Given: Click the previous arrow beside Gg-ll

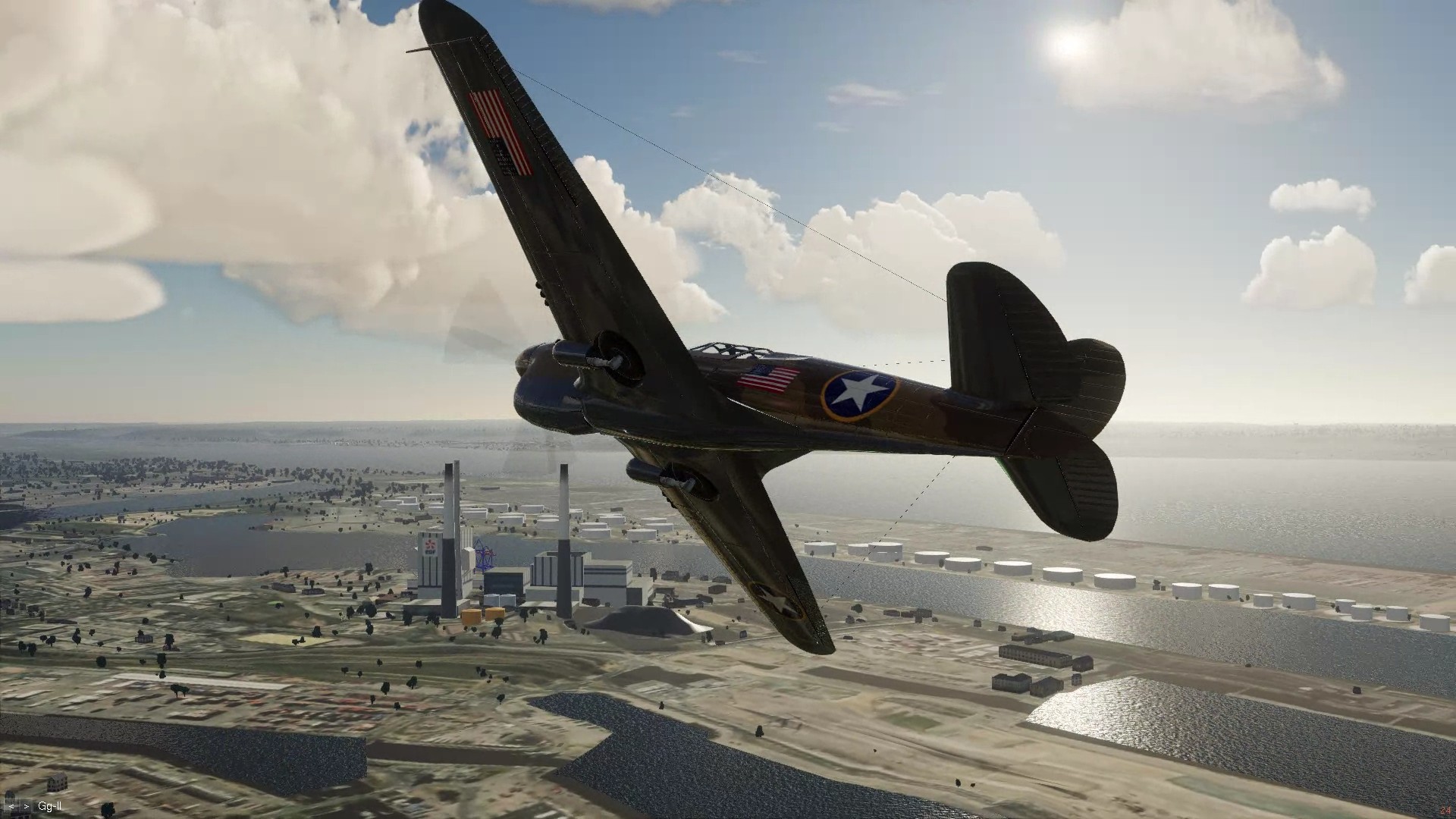Looking at the screenshot, I should pos(12,806).
